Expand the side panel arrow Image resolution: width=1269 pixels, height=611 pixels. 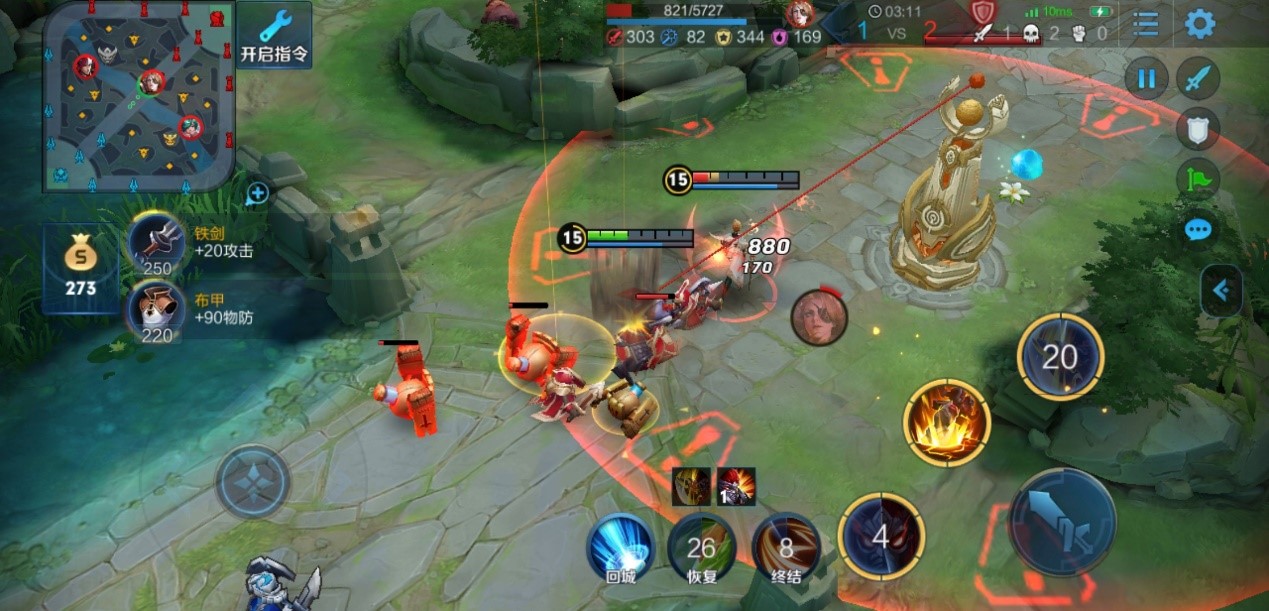(1222, 291)
